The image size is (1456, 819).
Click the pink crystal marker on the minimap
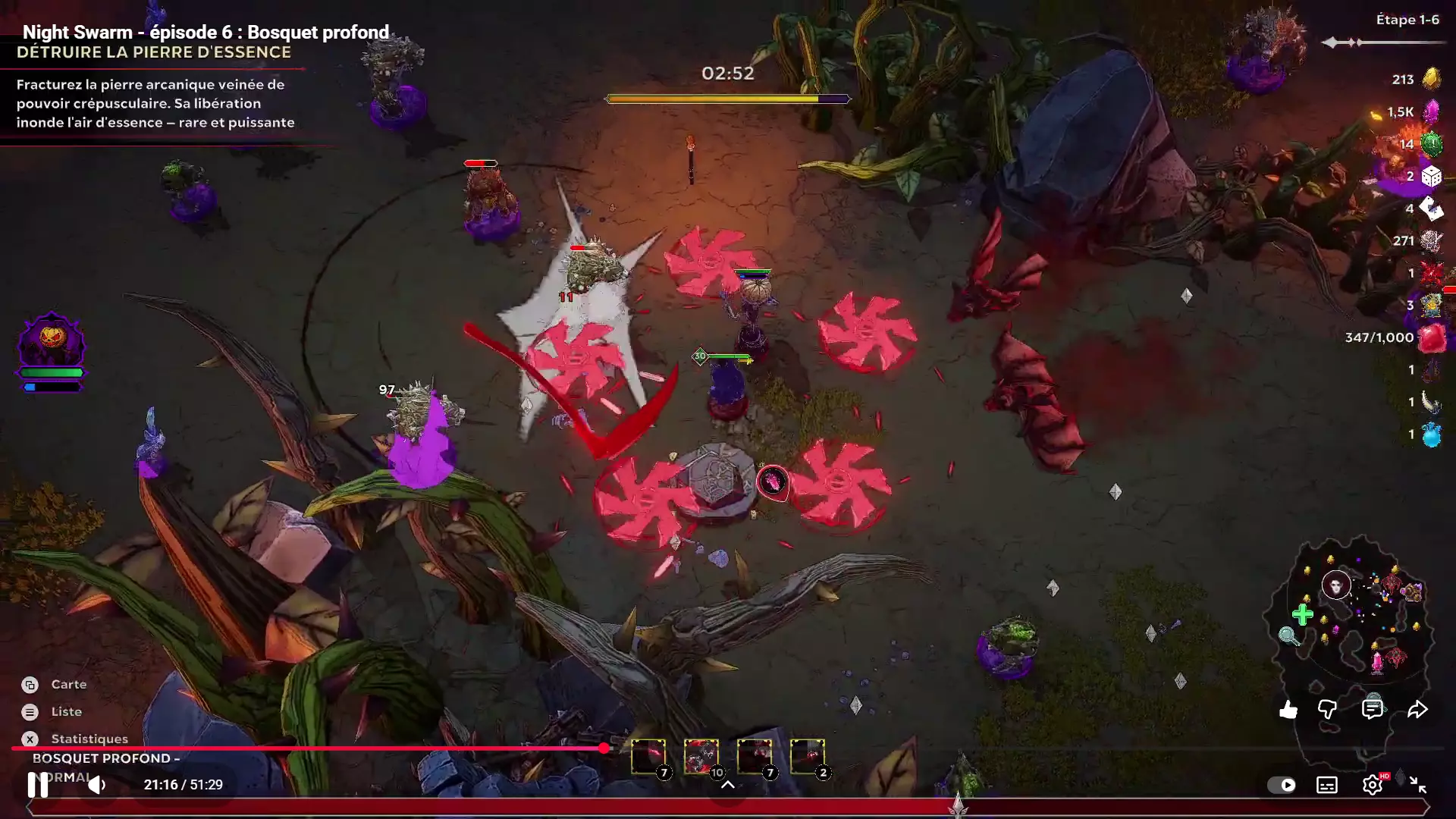1377,662
